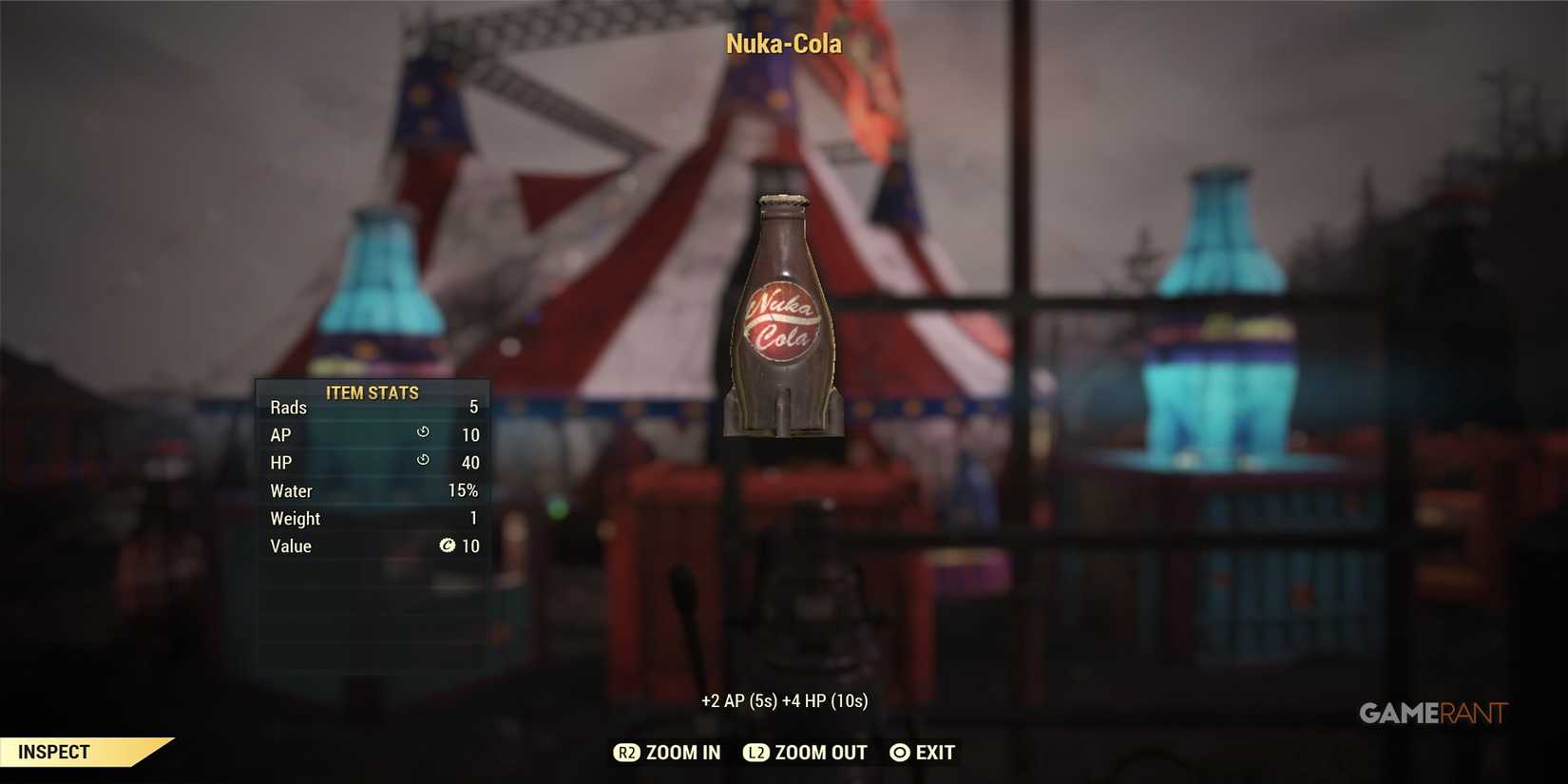The height and width of the screenshot is (784, 1568).
Task: Select the Weight stat row
Action: pyautogui.click(x=371, y=518)
